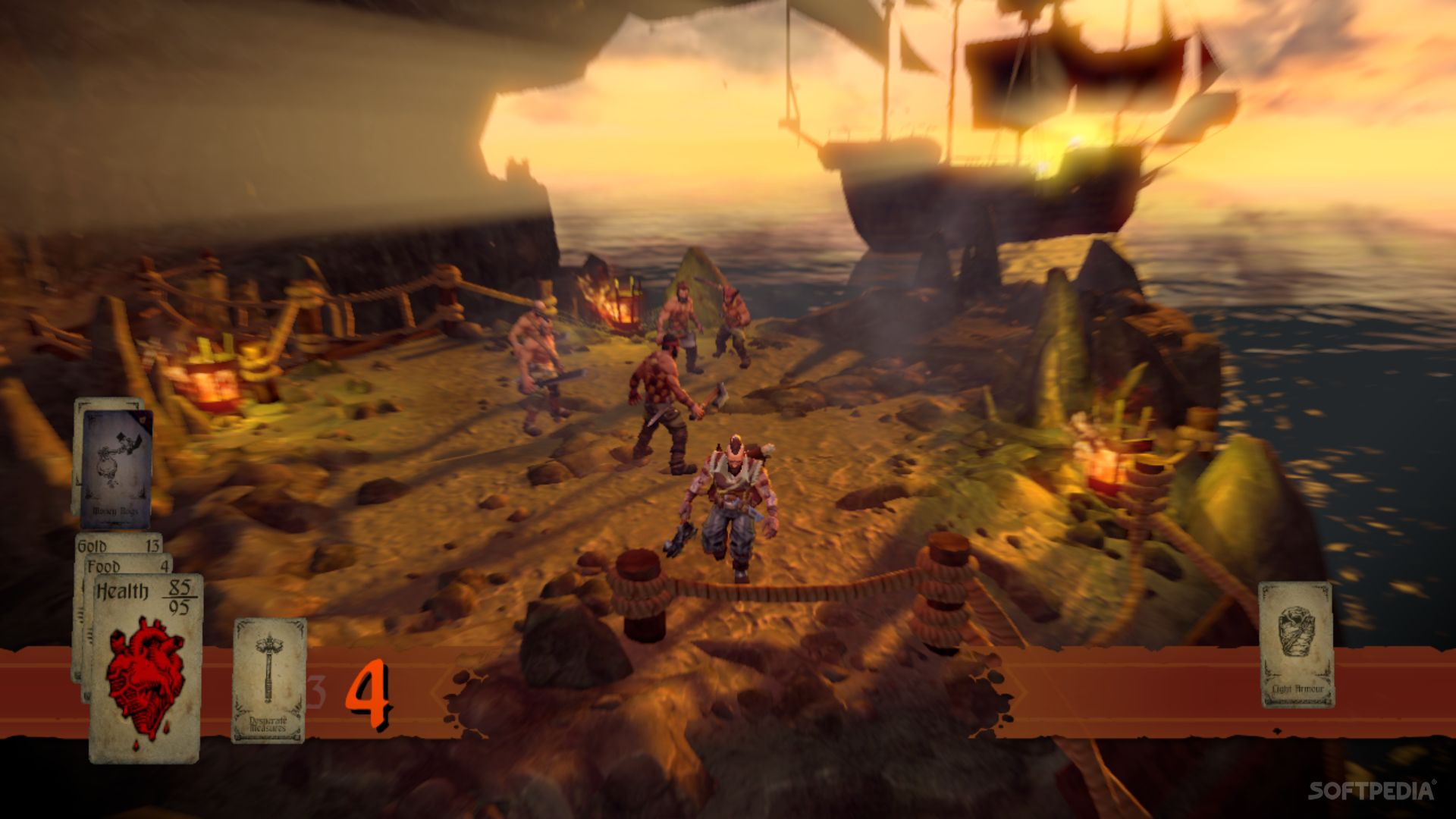Viewport: 1456px width, 819px height.
Task: Click the Desperate Measures weapon card
Action: click(x=268, y=680)
